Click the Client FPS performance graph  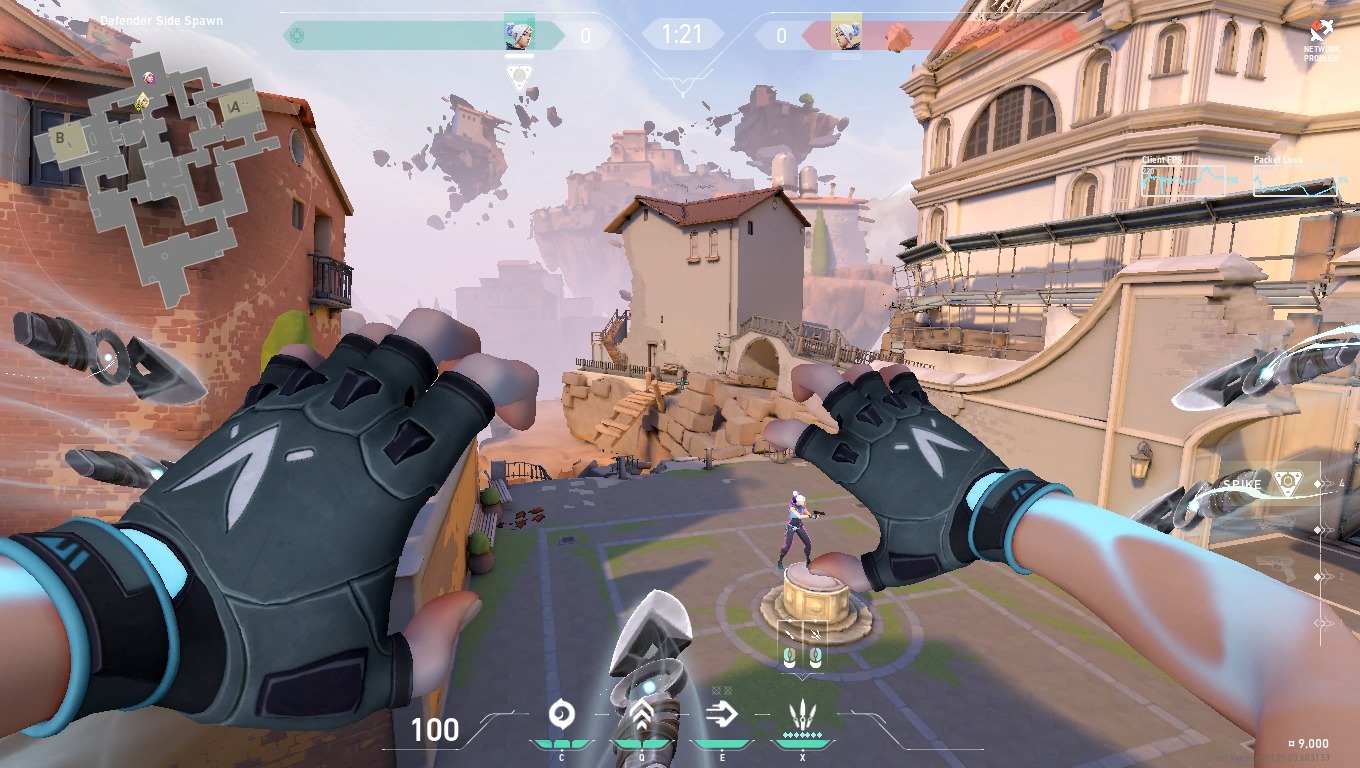point(1183,182)
